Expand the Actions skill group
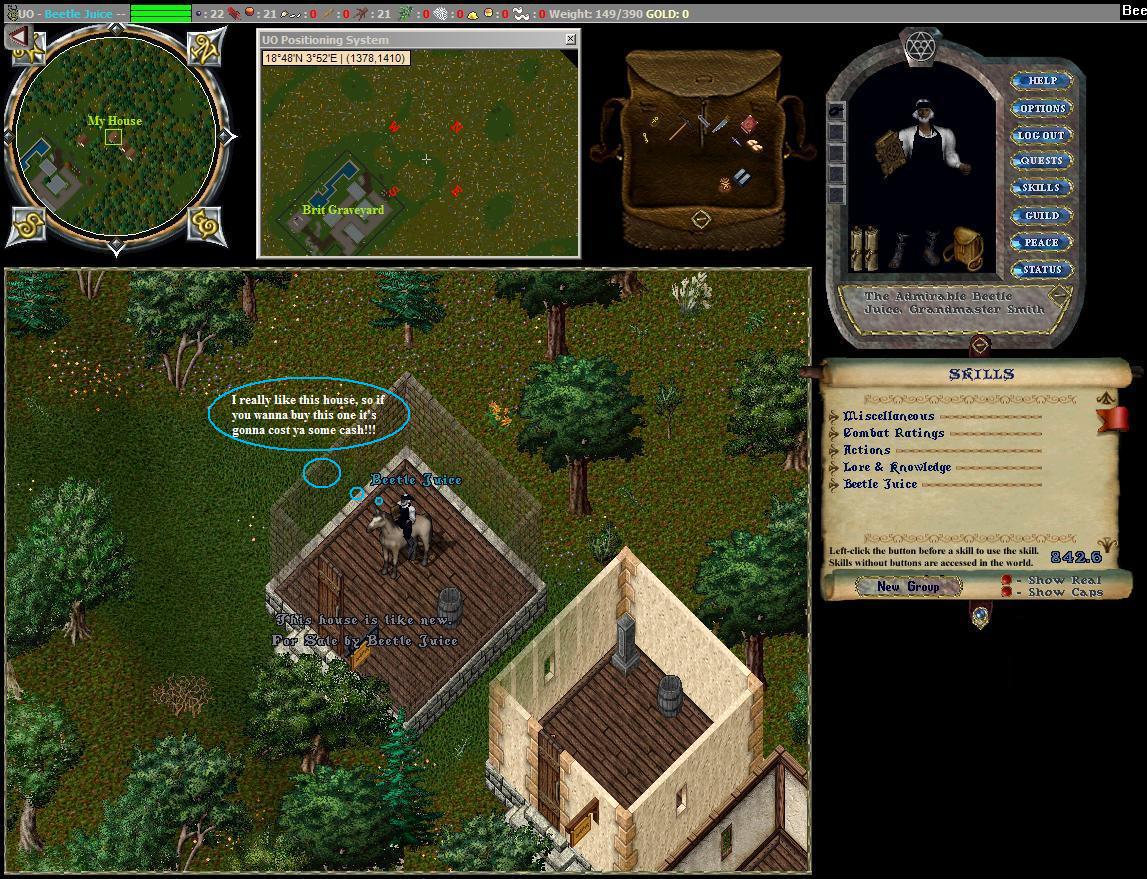The height and width of the screenshot is (879, 1147). pos(835,450)
